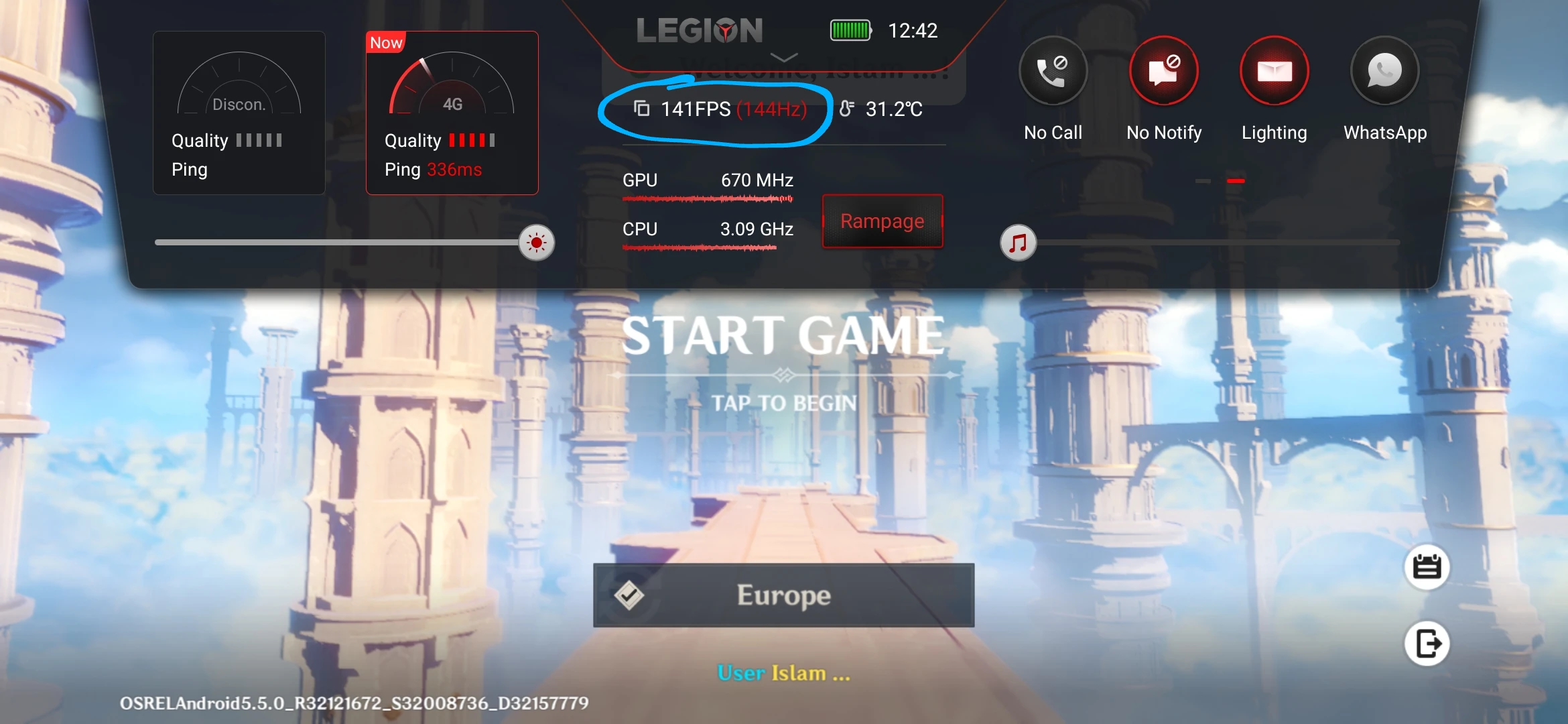Open the notices calendar icon bottom right
The image size is (1568, 724).
click(1426, 566)
